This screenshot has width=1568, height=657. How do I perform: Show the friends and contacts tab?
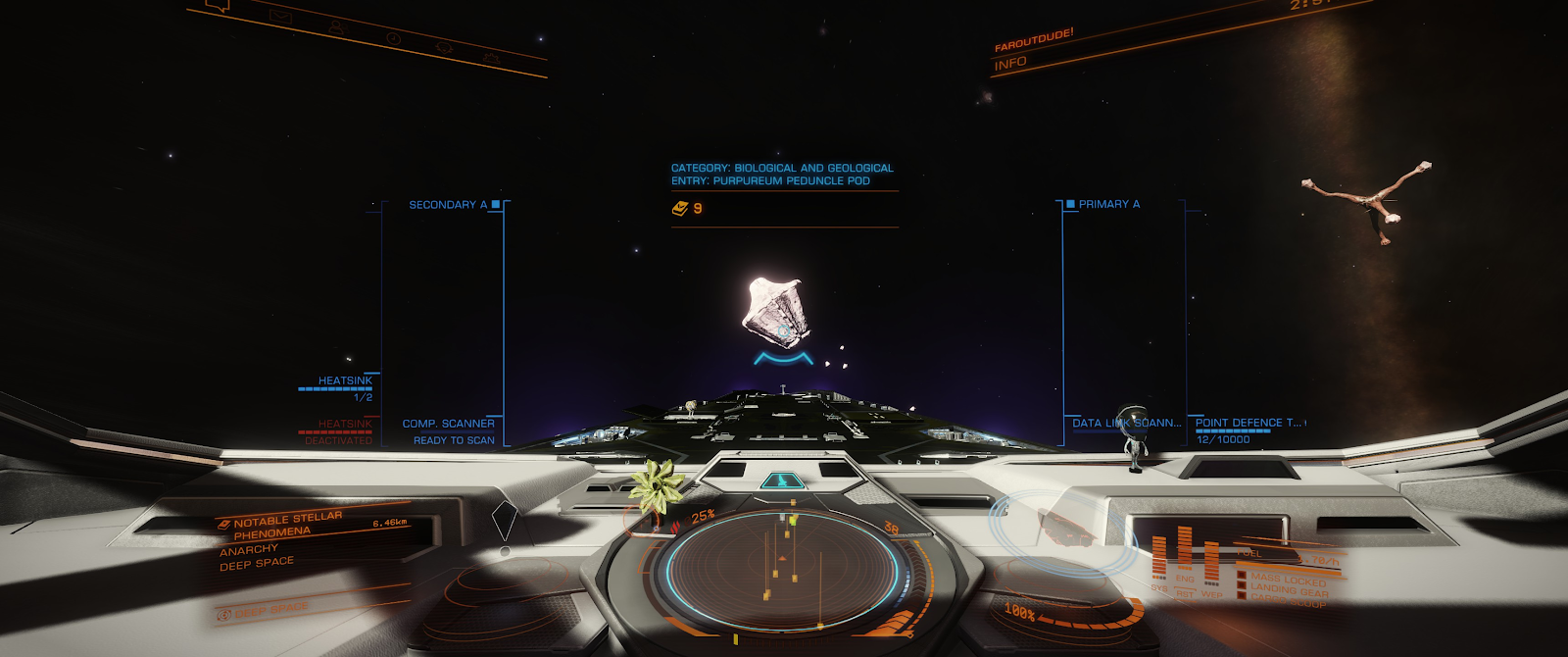[336, 27]
